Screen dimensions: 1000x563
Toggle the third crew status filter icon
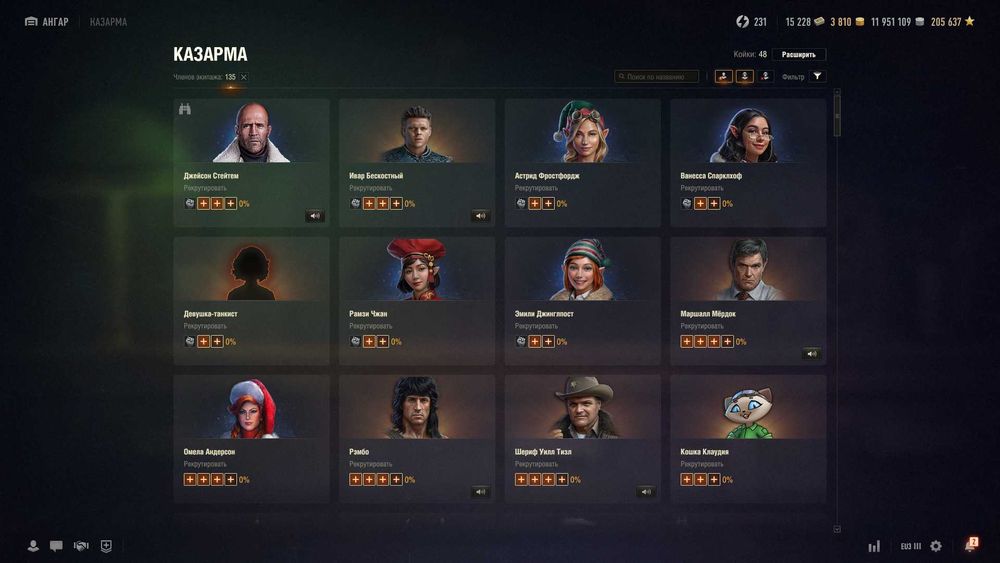[766, 76]
